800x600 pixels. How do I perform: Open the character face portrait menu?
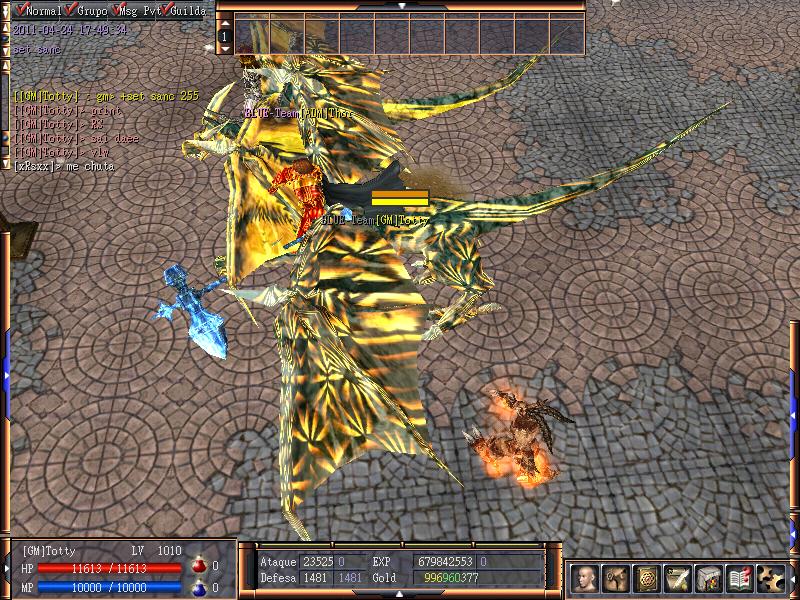coord(586,579)
